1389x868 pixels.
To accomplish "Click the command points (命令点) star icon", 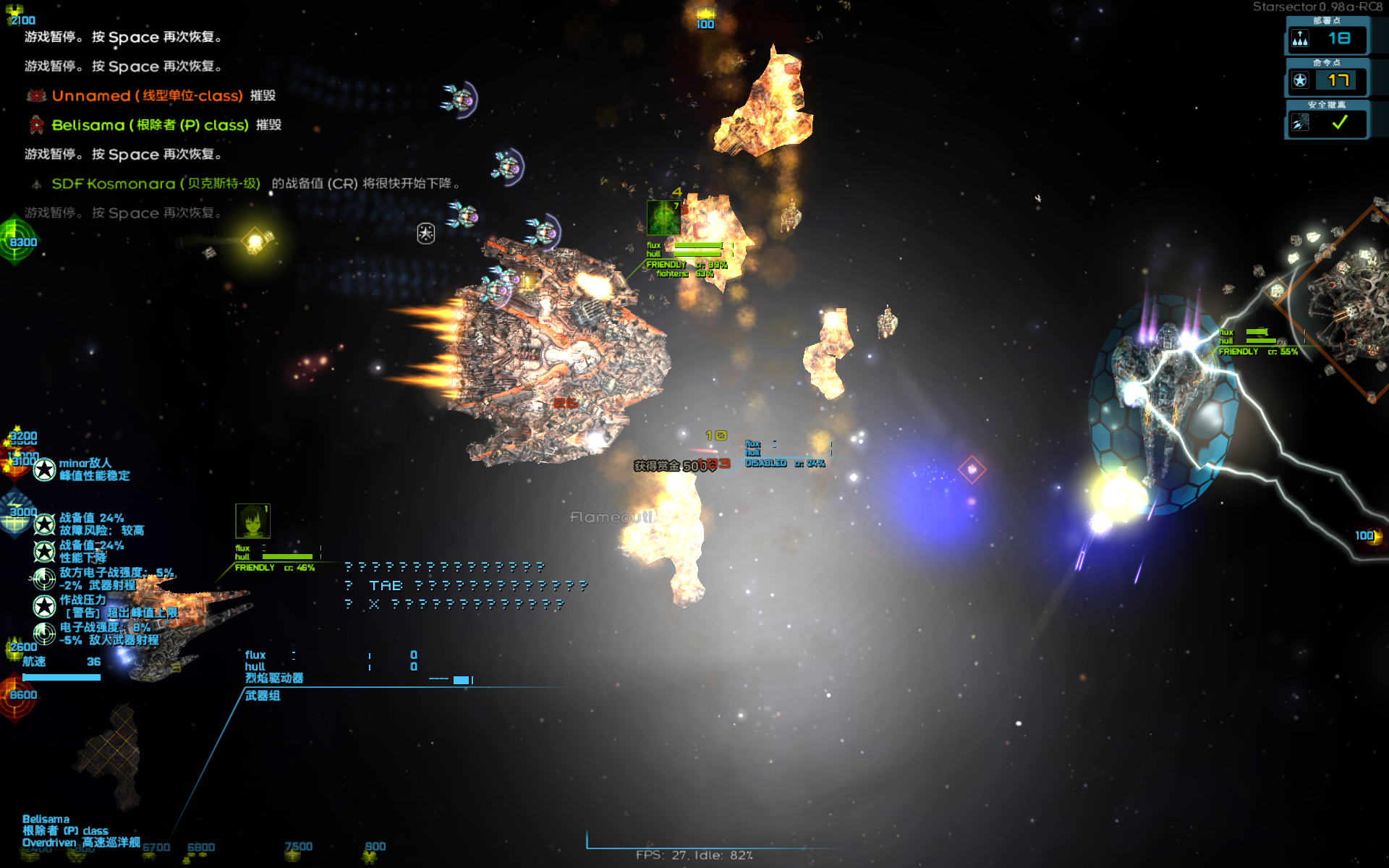I will point(1300,80).
